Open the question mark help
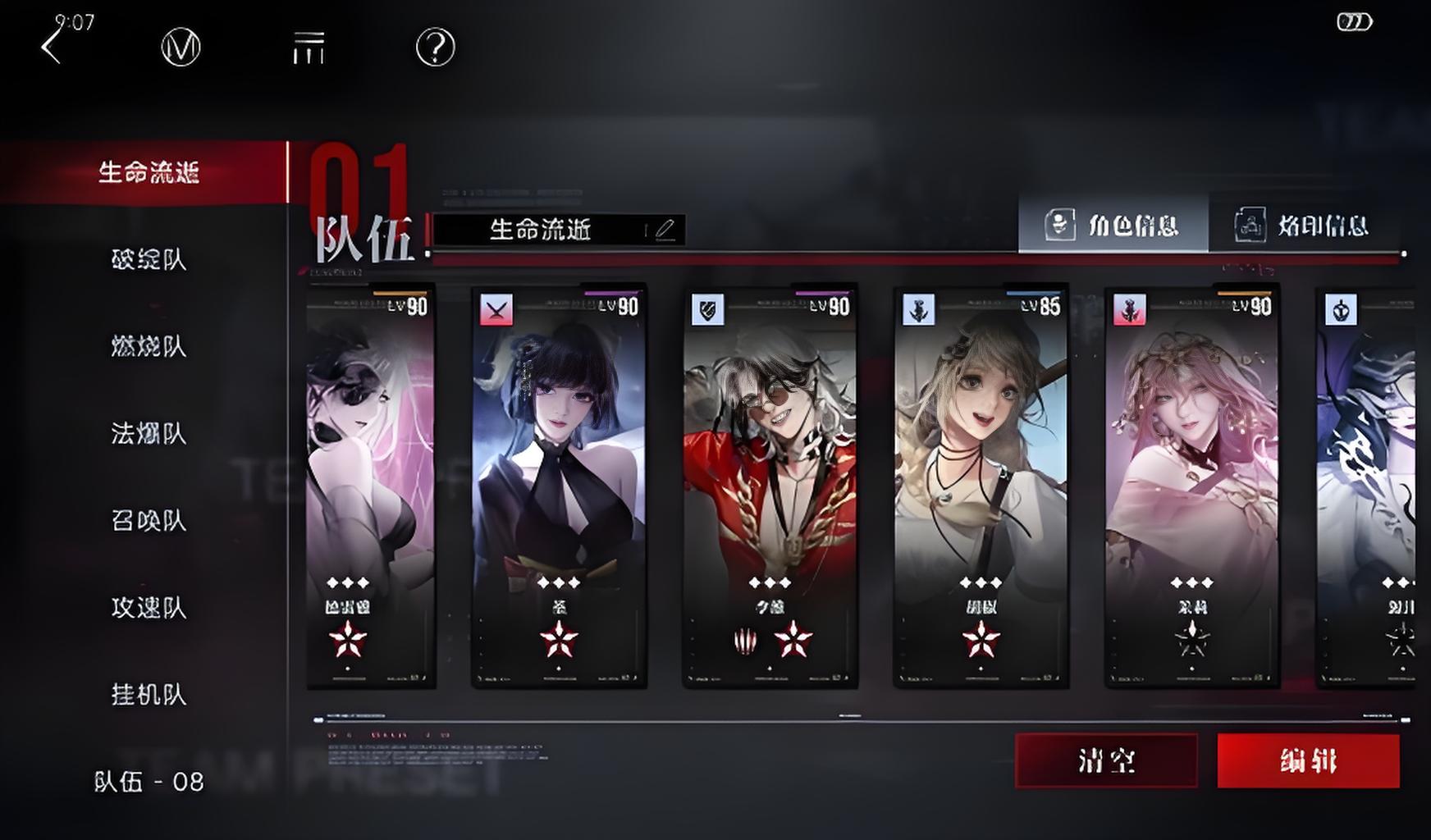This screenshot has height=840, width=1431. pos(435,48)
